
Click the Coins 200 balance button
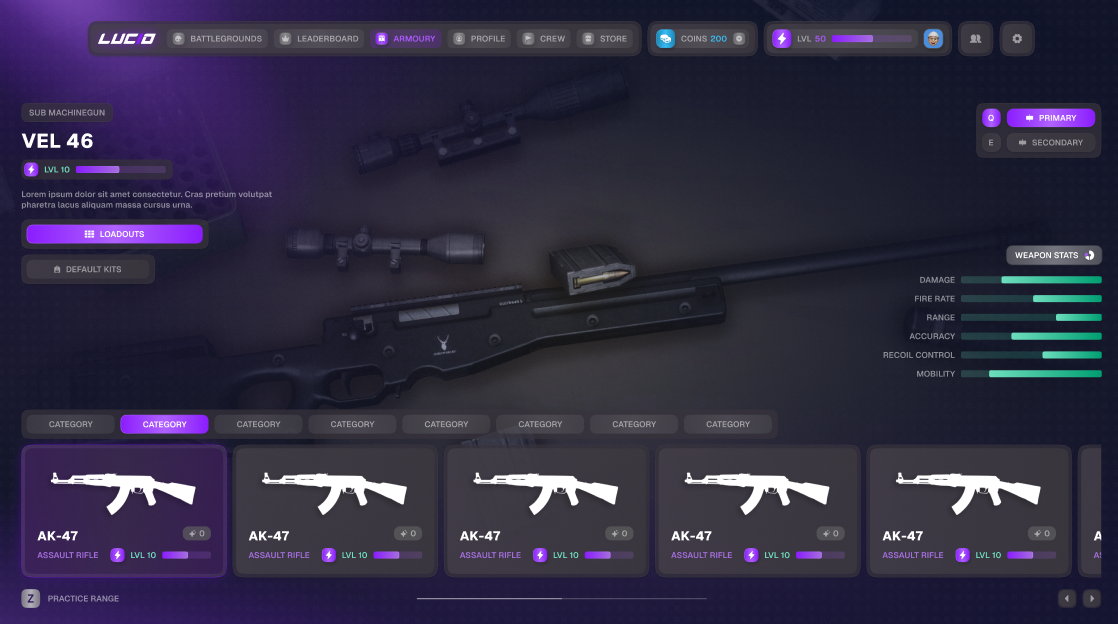tap(701, 39)
